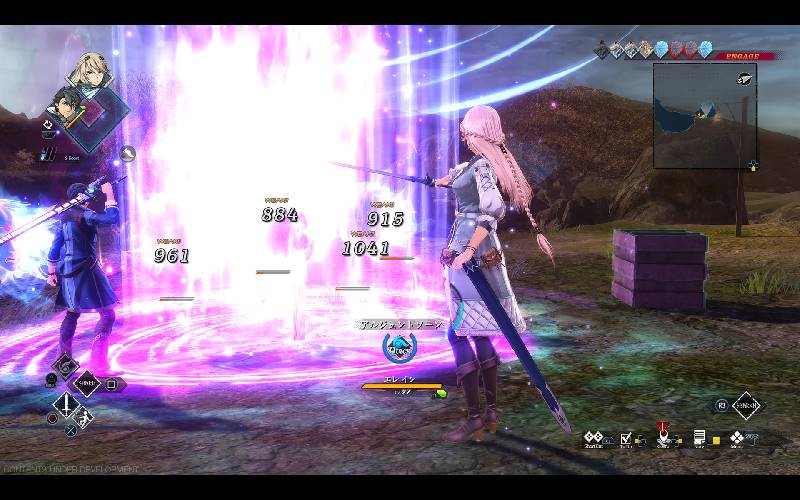This screenshot has width=800, height=500.
Task: Activate the sword attack diamond icon
Action: tap(67, 405)
